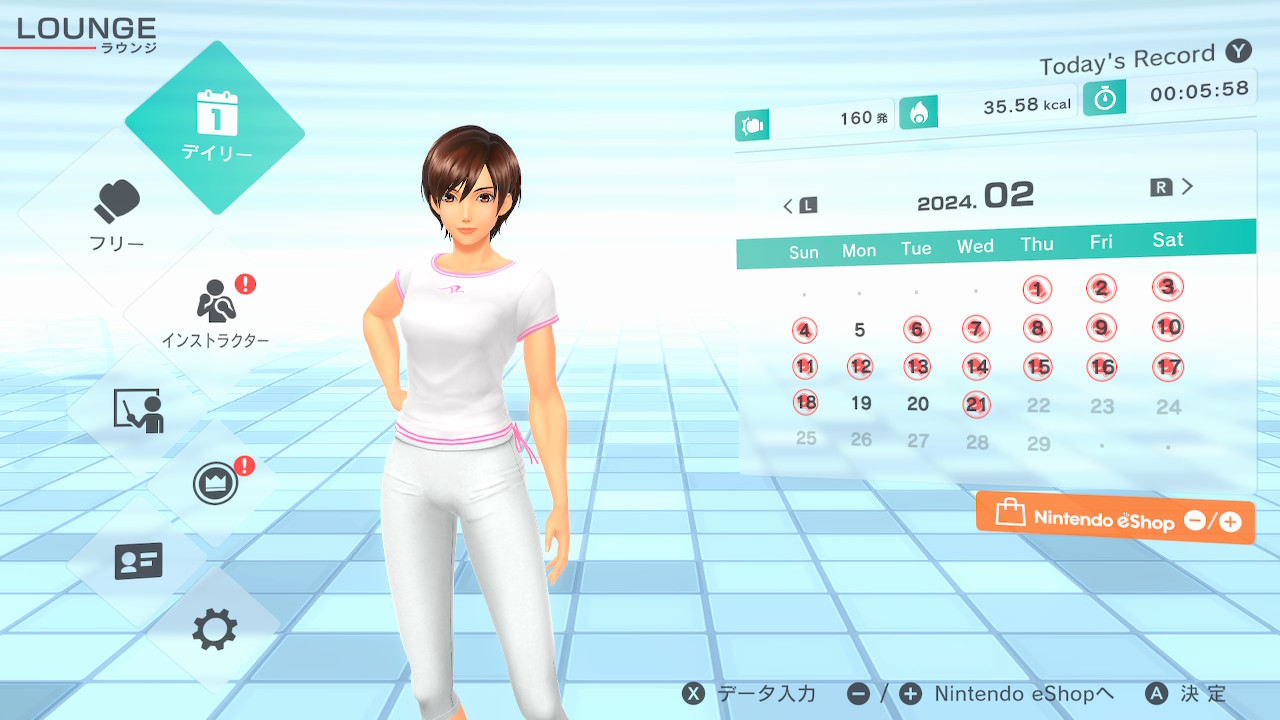Select the Free (フリー) boxing glove mode
1280x720 pixels.
[118, 215]
